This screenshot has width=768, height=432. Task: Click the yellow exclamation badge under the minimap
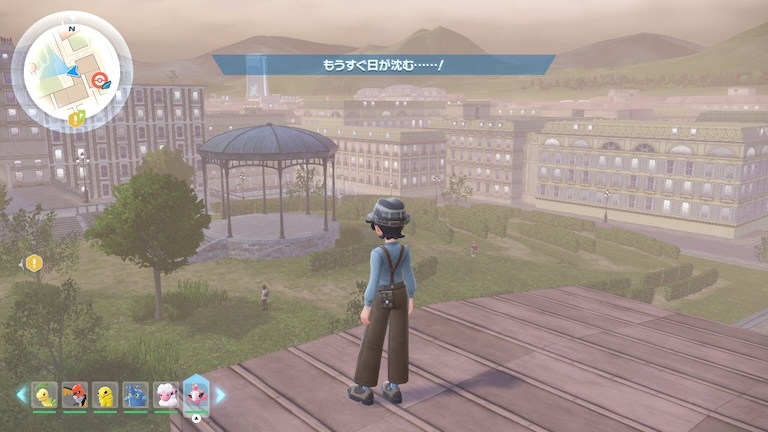[x=76, y=118]
